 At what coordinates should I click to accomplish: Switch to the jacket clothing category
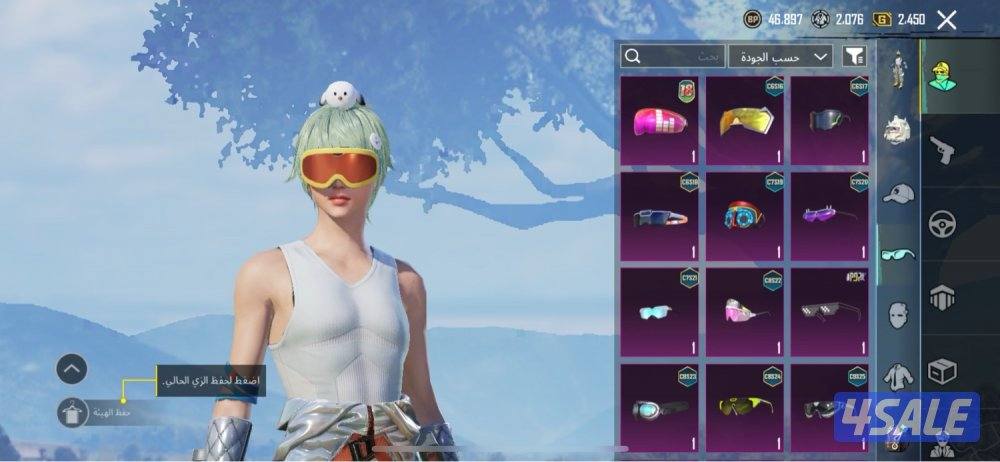point(898,376)
